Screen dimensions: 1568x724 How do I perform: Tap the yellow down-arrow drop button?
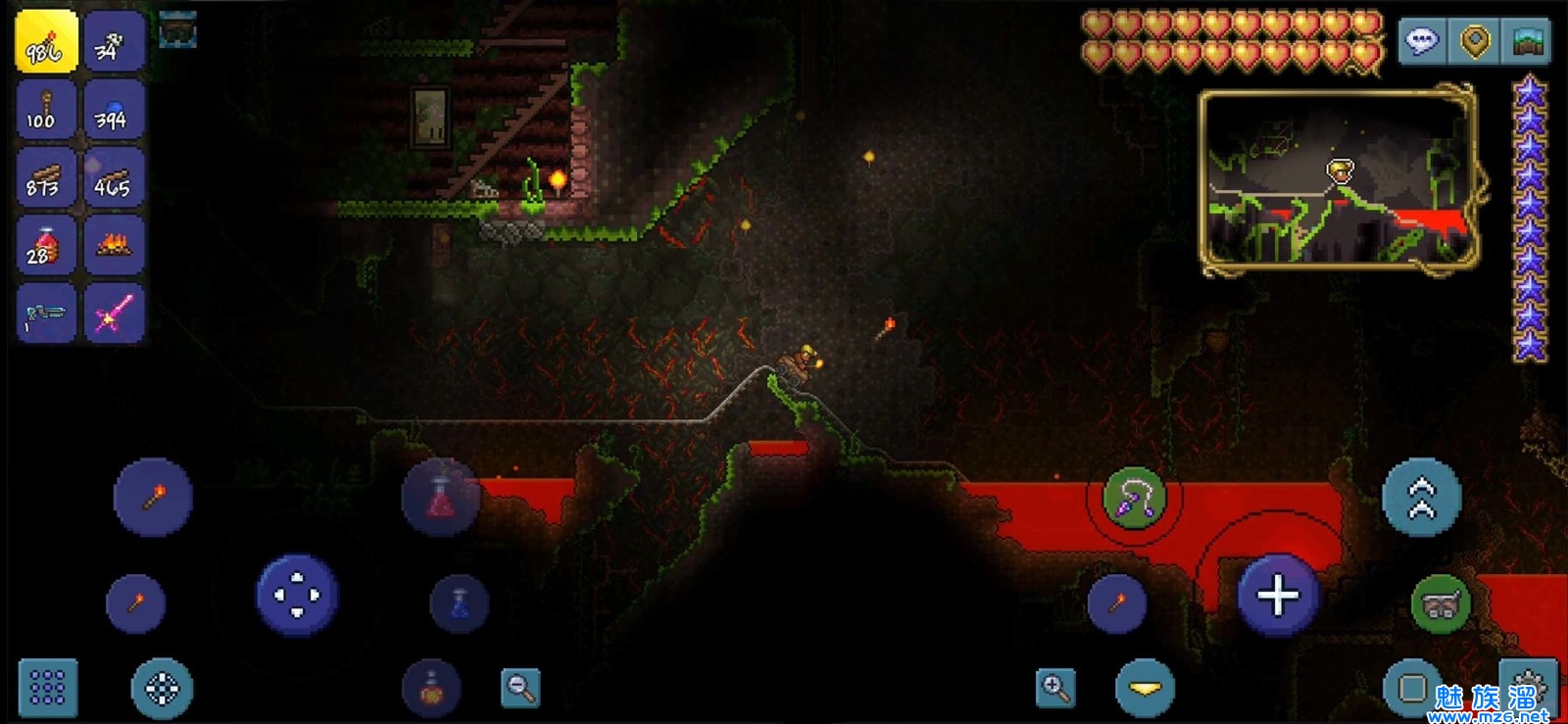coord(1145,688)
